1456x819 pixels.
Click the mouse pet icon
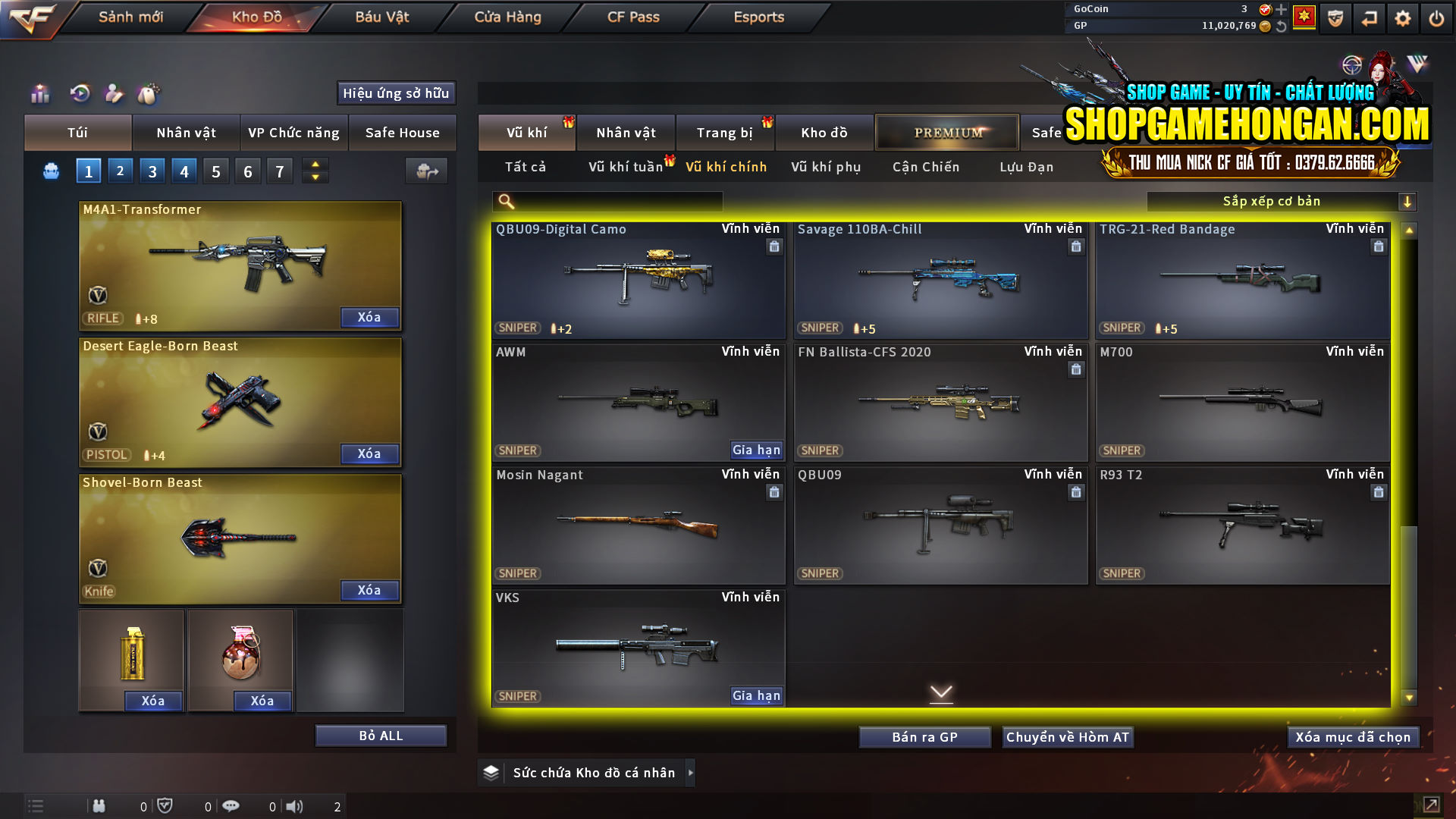149,94
